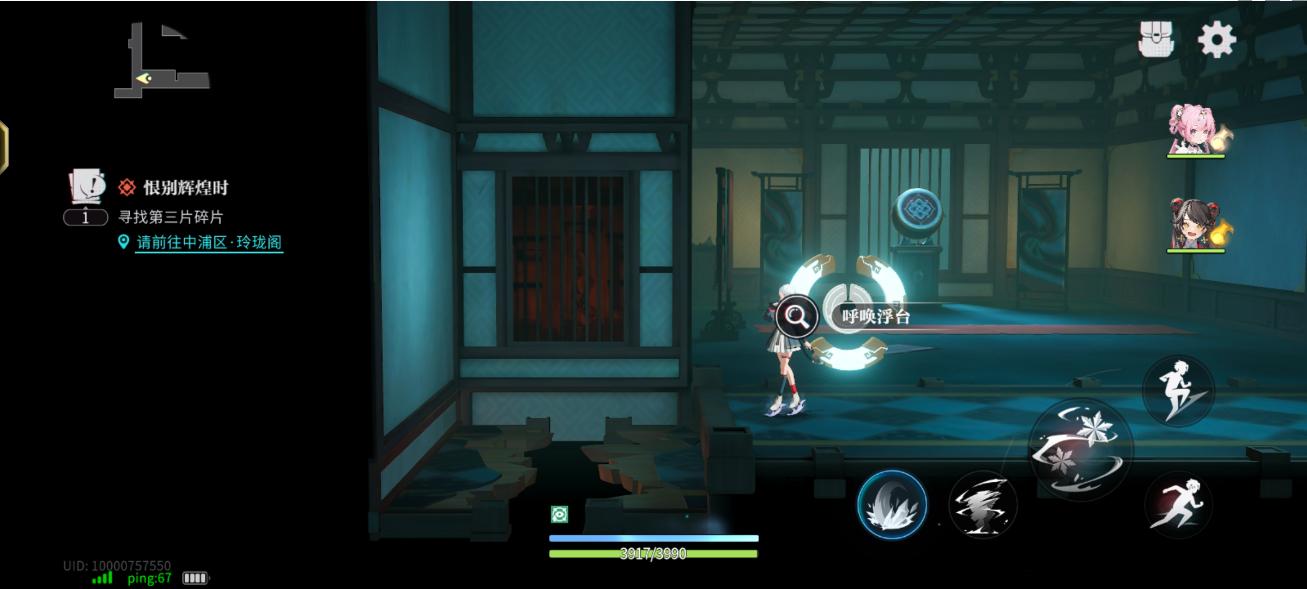Expand the hexagonal side panel tab
This screenshot has width=1307, height=589.
coord(3,148)
